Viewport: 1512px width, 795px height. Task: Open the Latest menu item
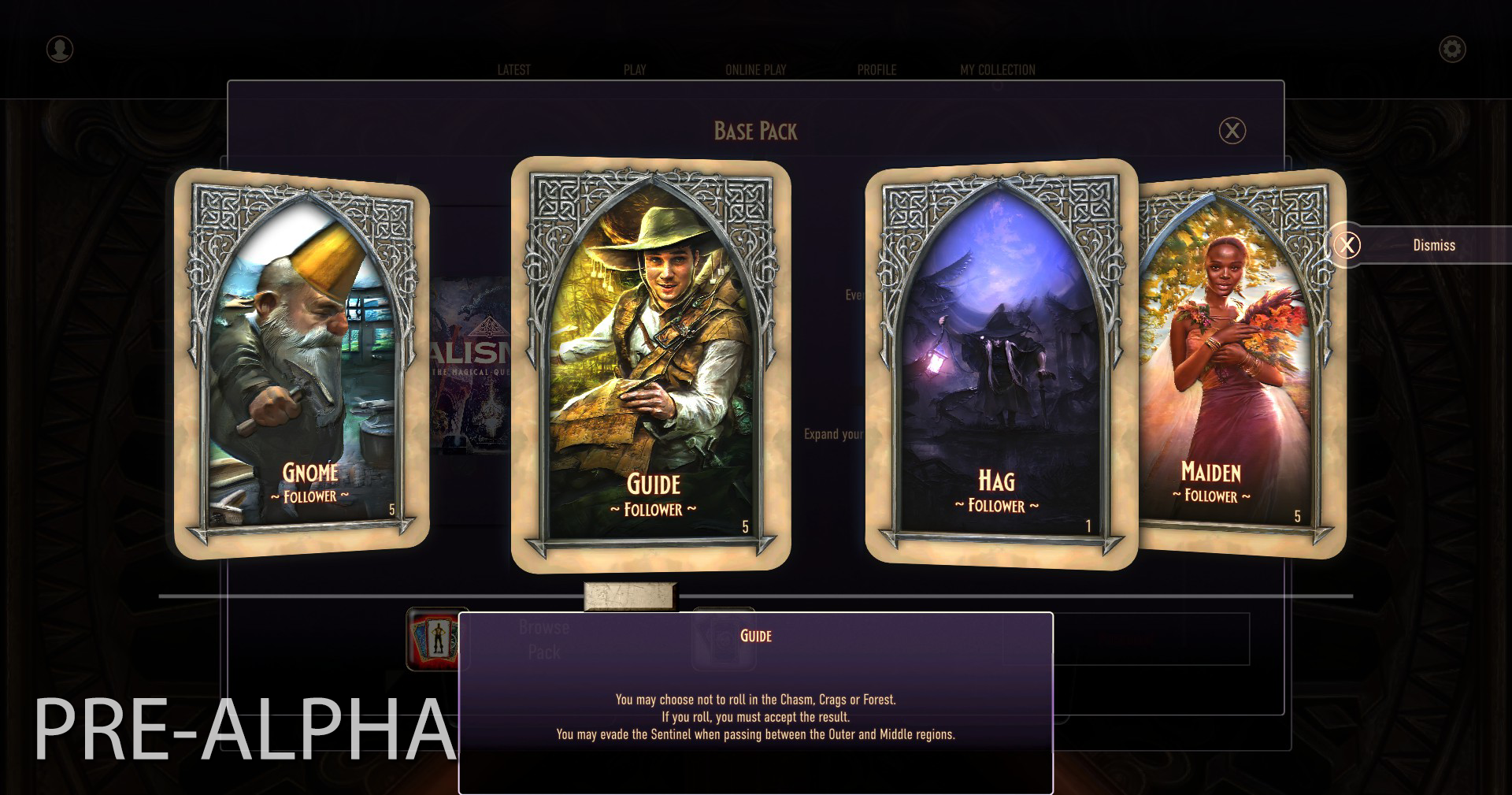click(x=513, y=69)
